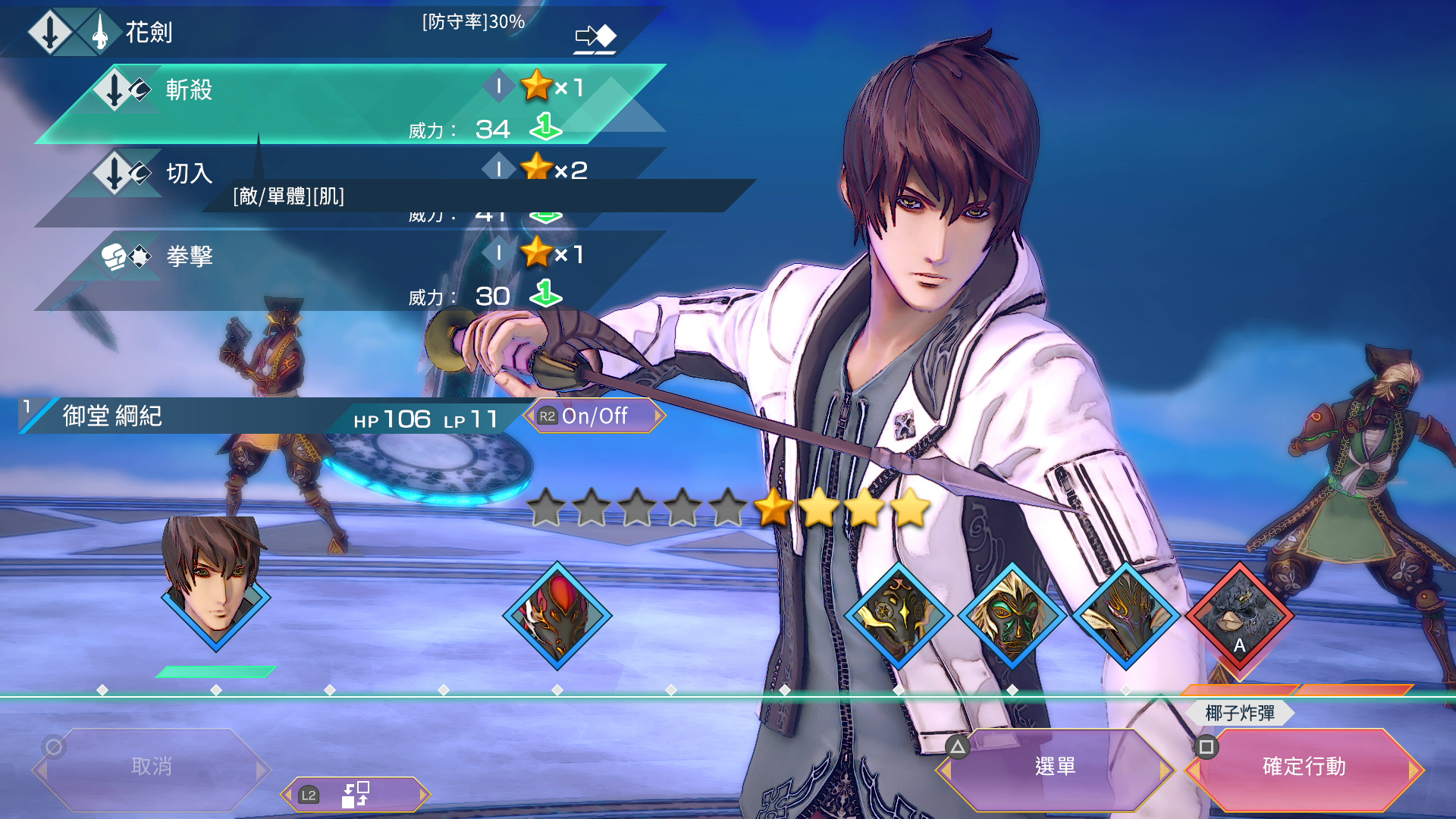Confirm with 確定行動 button
This screenshot has width=1456, height=819.
1304,767
